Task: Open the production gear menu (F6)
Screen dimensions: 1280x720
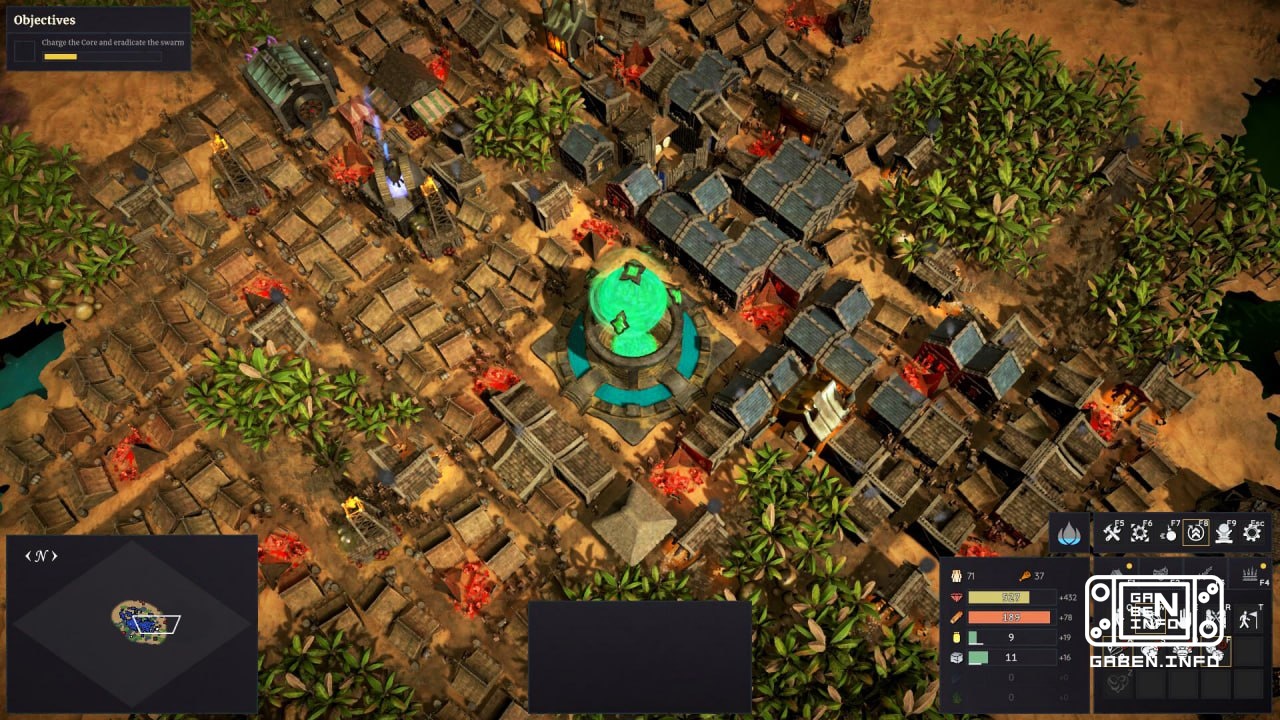Action: point(1139,533)
